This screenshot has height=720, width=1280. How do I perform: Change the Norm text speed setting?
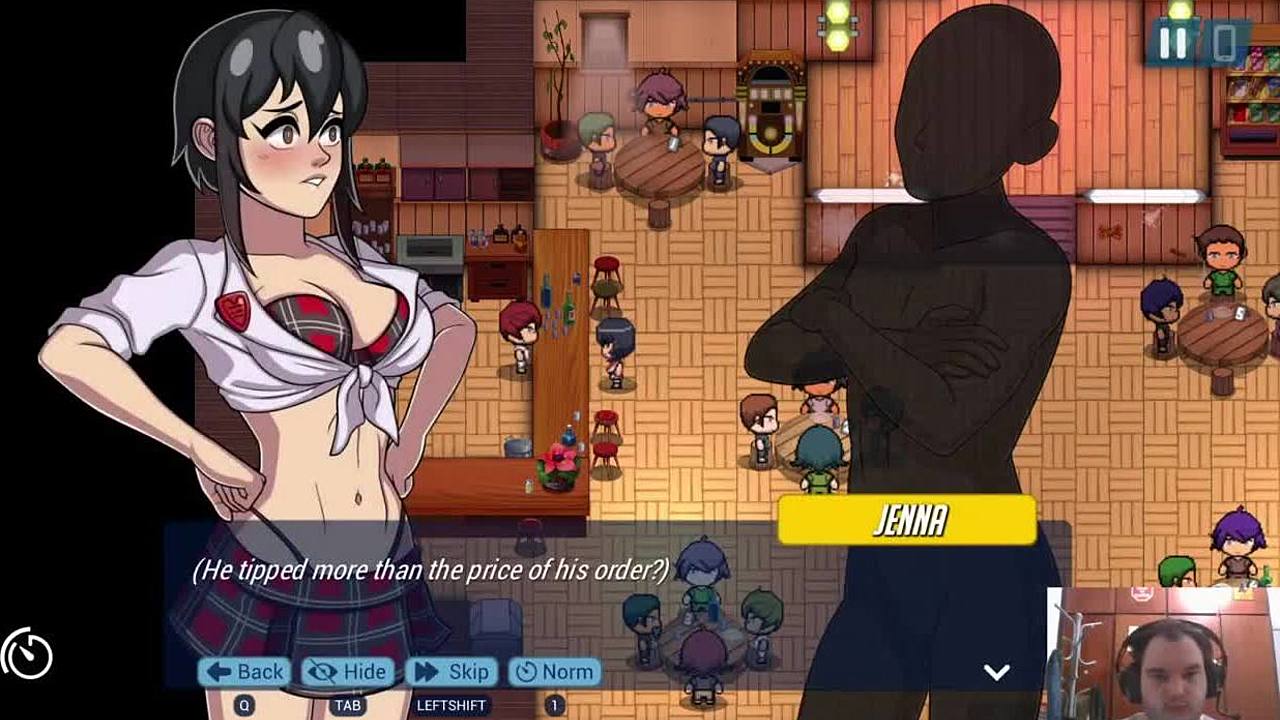point(555,672)
